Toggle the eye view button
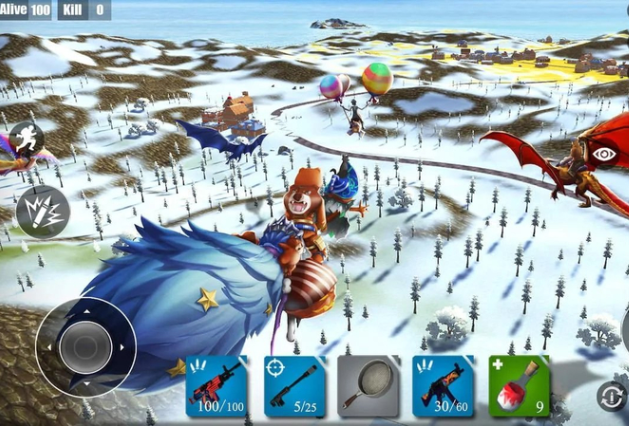Screen dimensions: 630x426 click(605, 153)
